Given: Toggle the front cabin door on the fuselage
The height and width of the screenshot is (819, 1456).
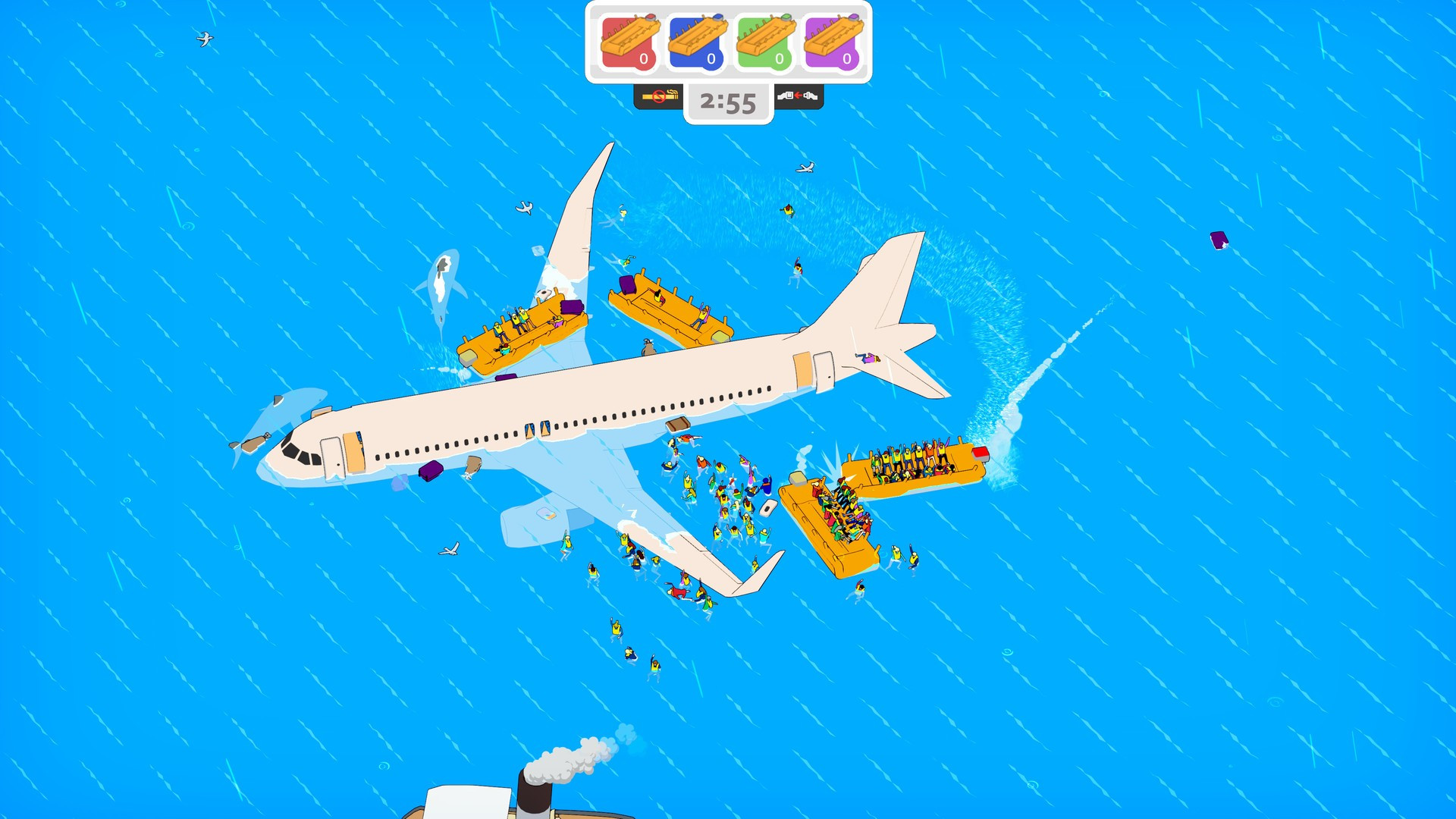Looking at the screenshot, I should coord(331,458).
